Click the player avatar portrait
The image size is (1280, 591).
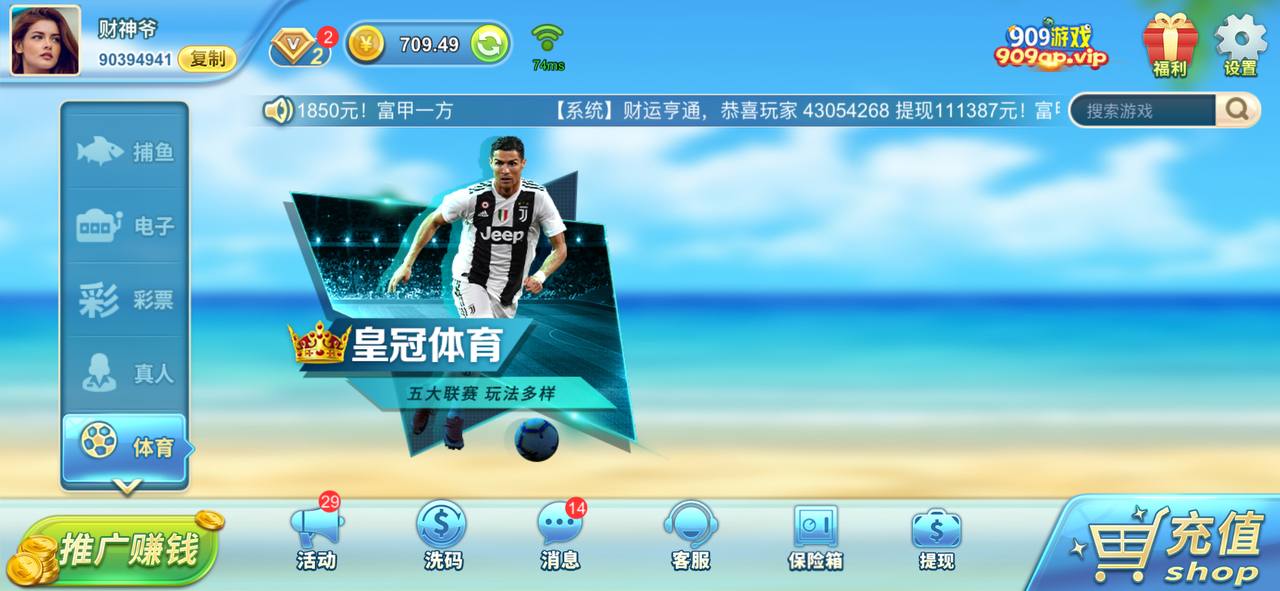pos(45,40)
